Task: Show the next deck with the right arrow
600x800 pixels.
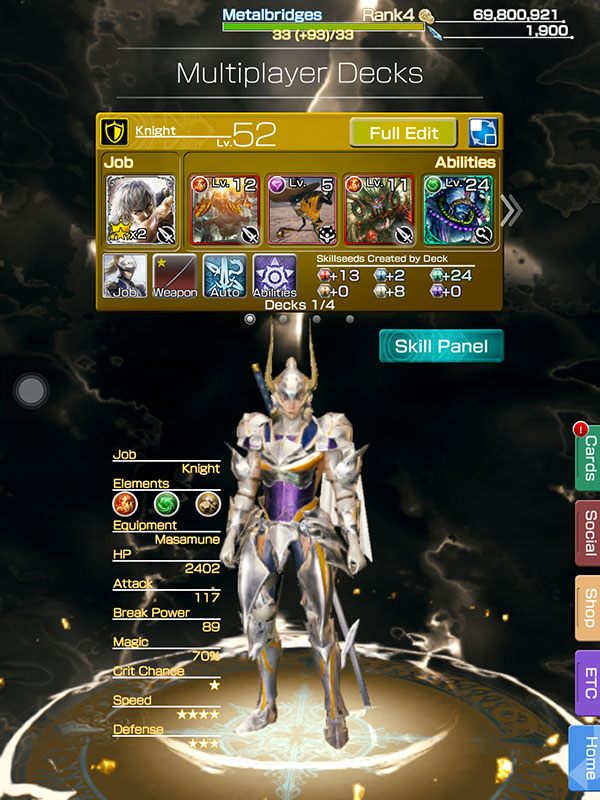Action: pos(510,210)
